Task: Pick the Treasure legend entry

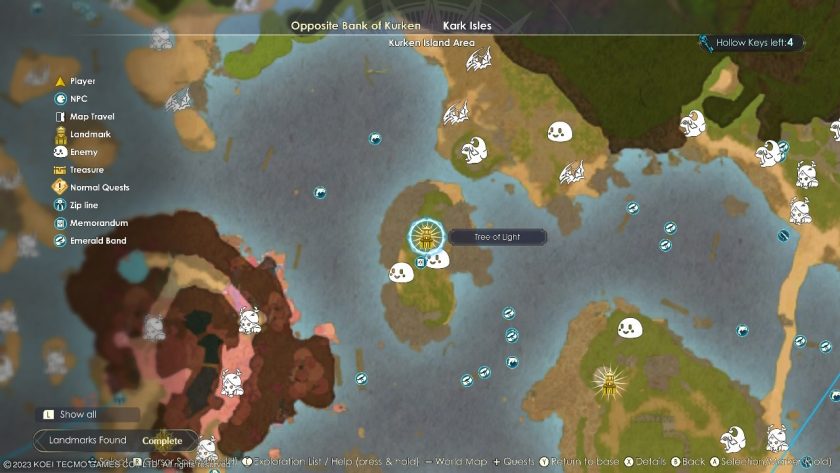Action: pos(86,170)
